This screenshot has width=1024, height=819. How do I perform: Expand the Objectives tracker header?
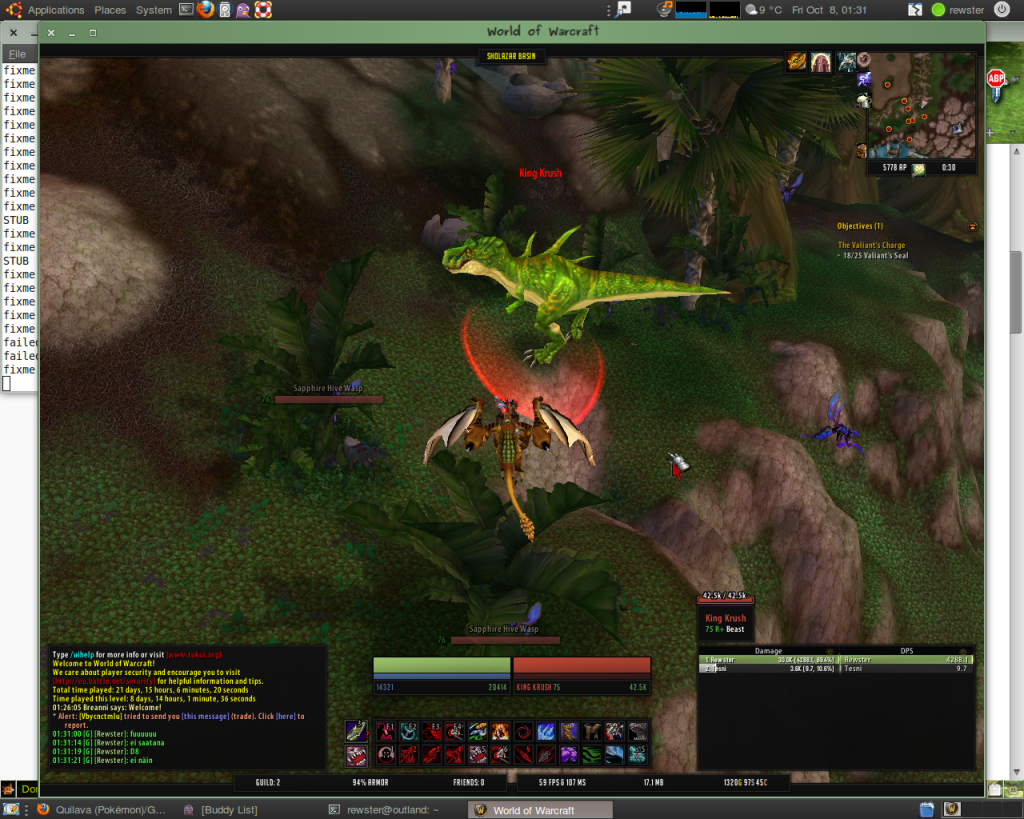coord(859,226)
